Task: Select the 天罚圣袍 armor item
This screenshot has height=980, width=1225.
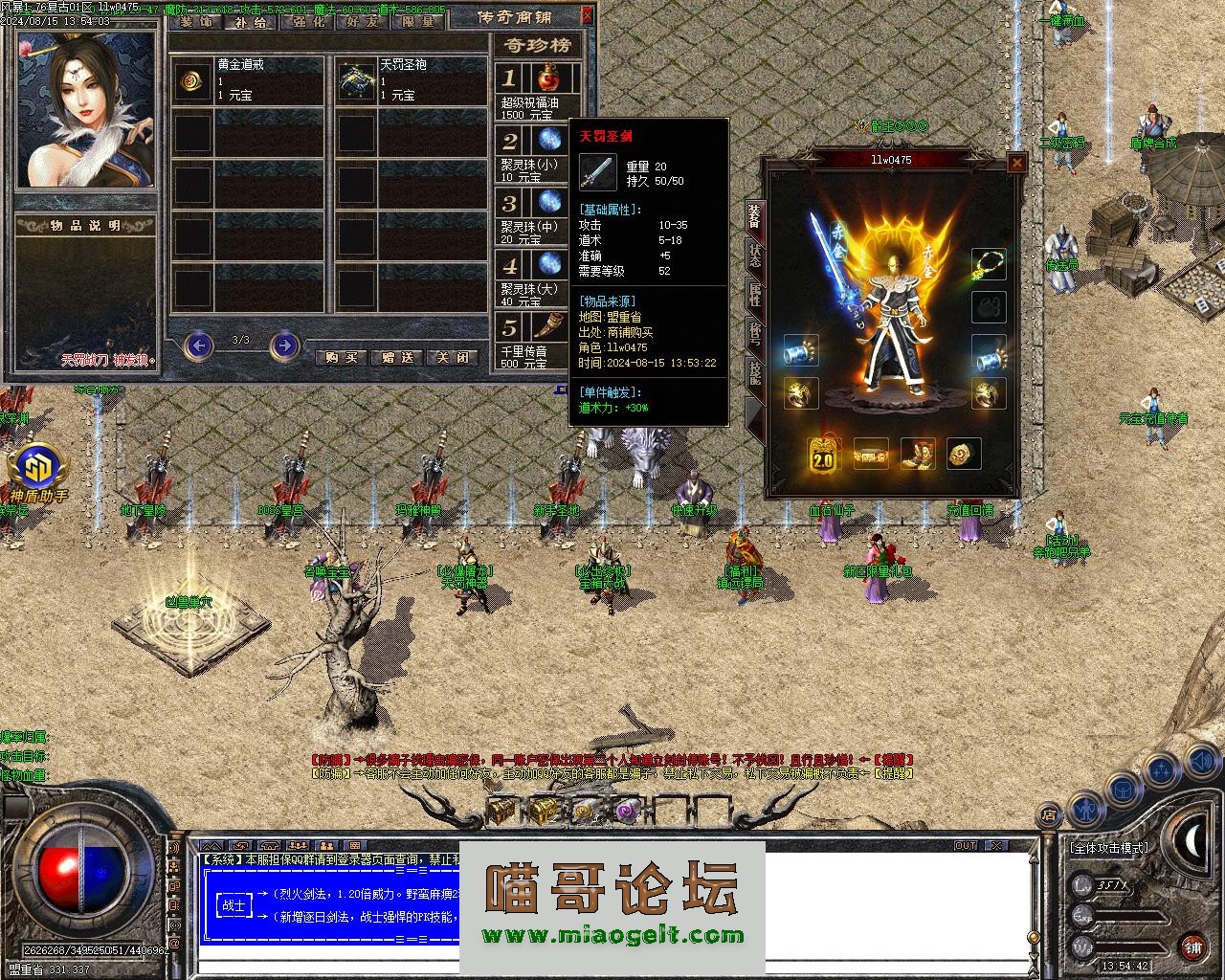Action: click(358, 82)
